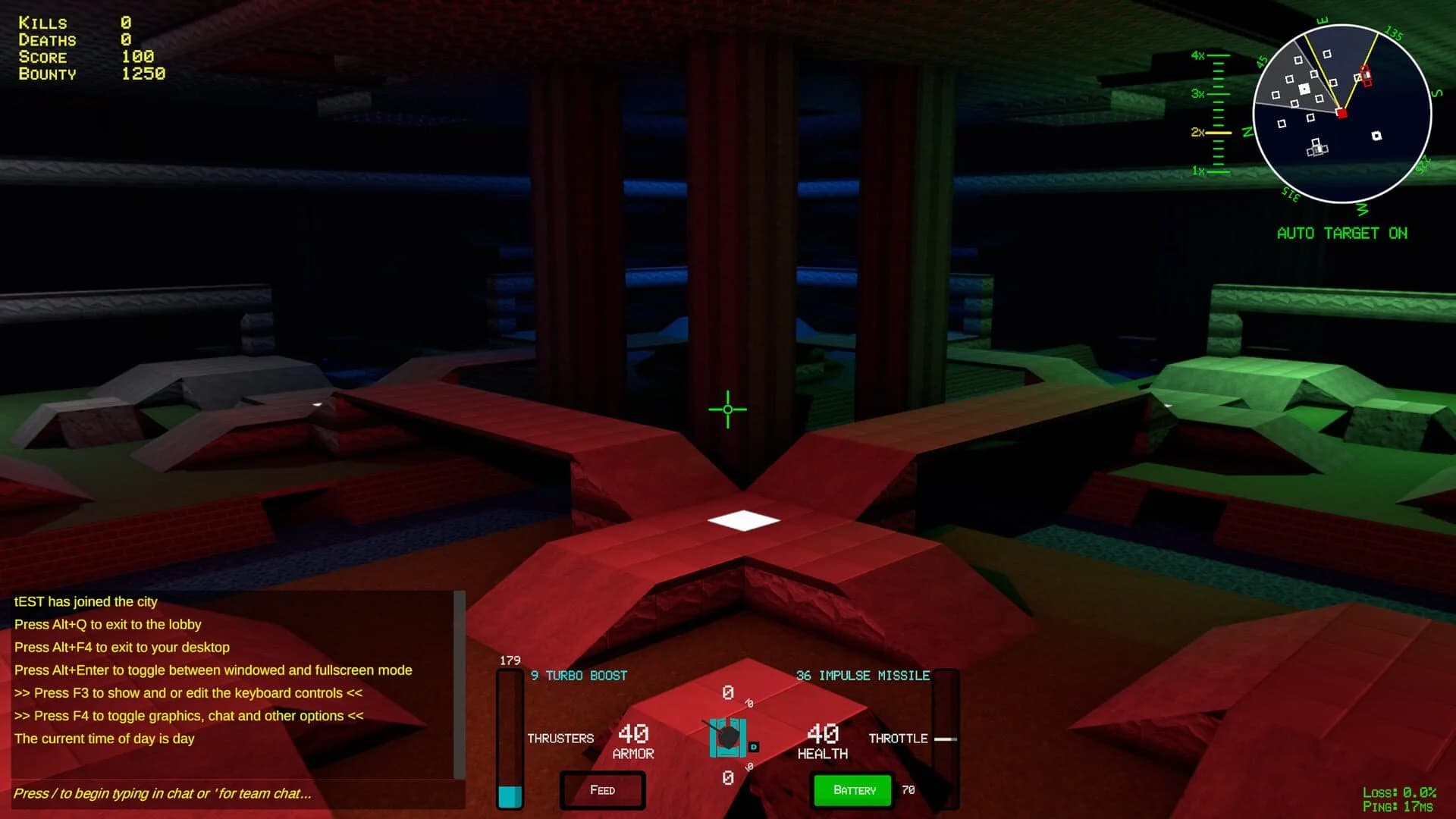Screen dimensions: 1456x819
Task: Click the 'Press F3' keyboard controls message
Action: [x=188, y=692]
